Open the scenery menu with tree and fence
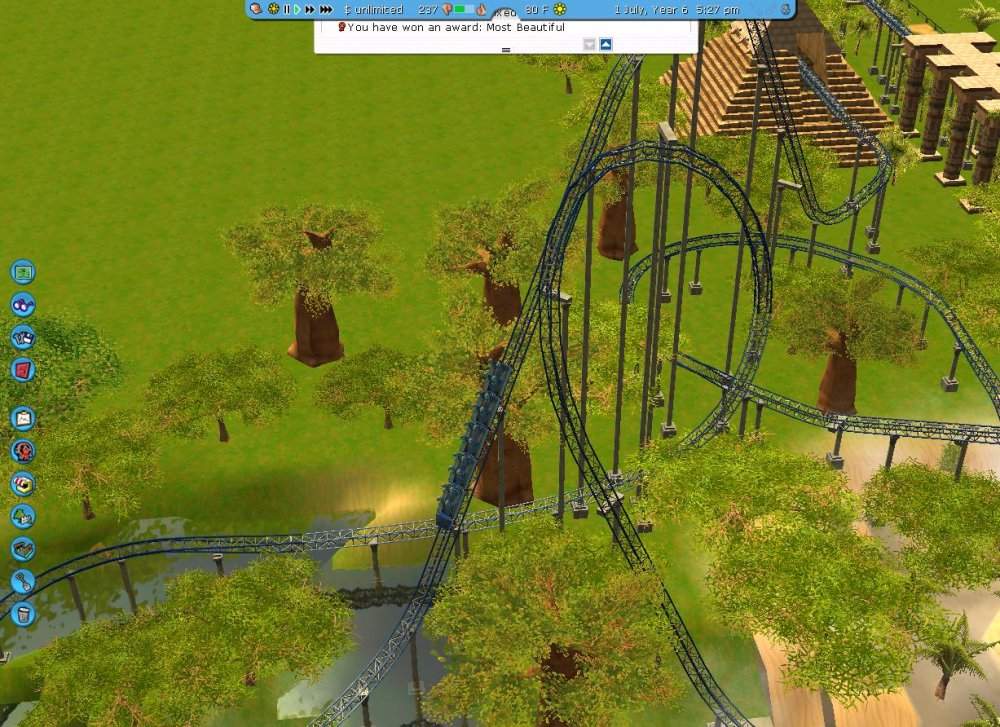Image resolution: width=1000 pixels, height=727 pixels. pos(23,516)
